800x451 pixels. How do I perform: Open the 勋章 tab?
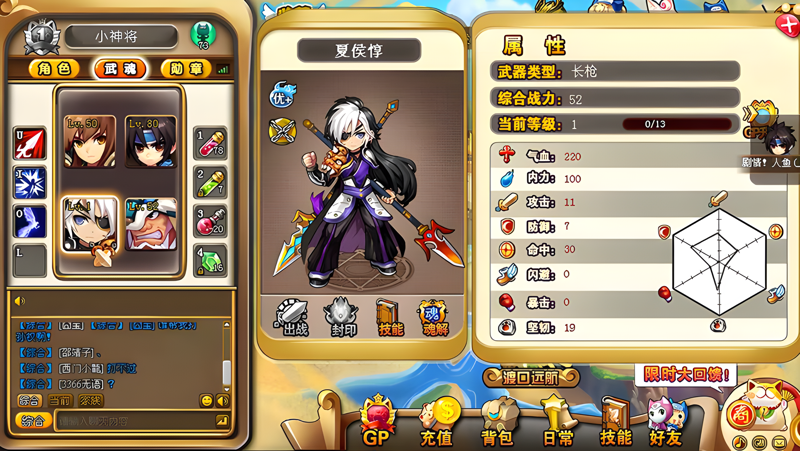click(185, 69)
